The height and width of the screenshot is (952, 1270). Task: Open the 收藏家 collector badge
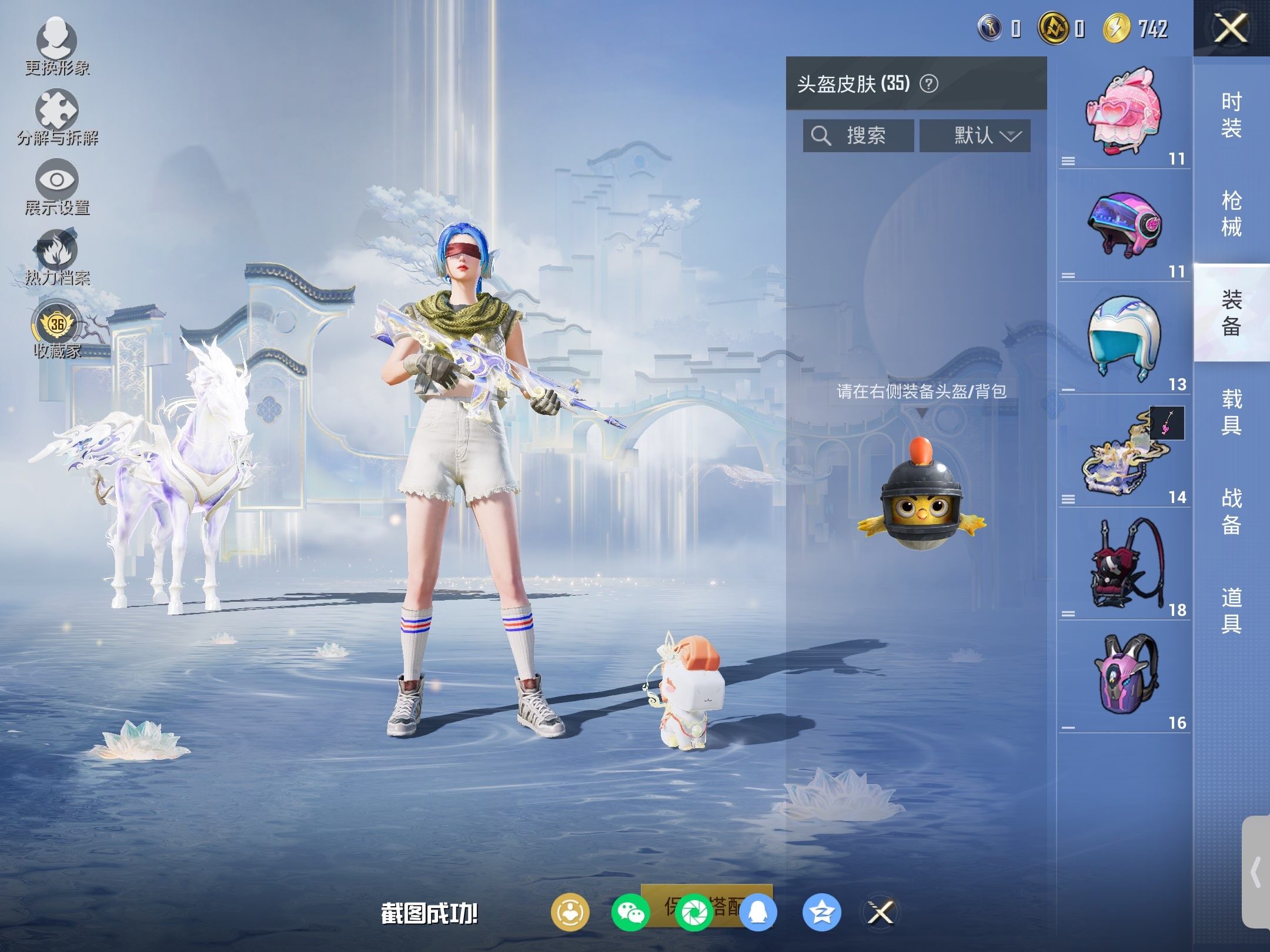tap(57, 330)
